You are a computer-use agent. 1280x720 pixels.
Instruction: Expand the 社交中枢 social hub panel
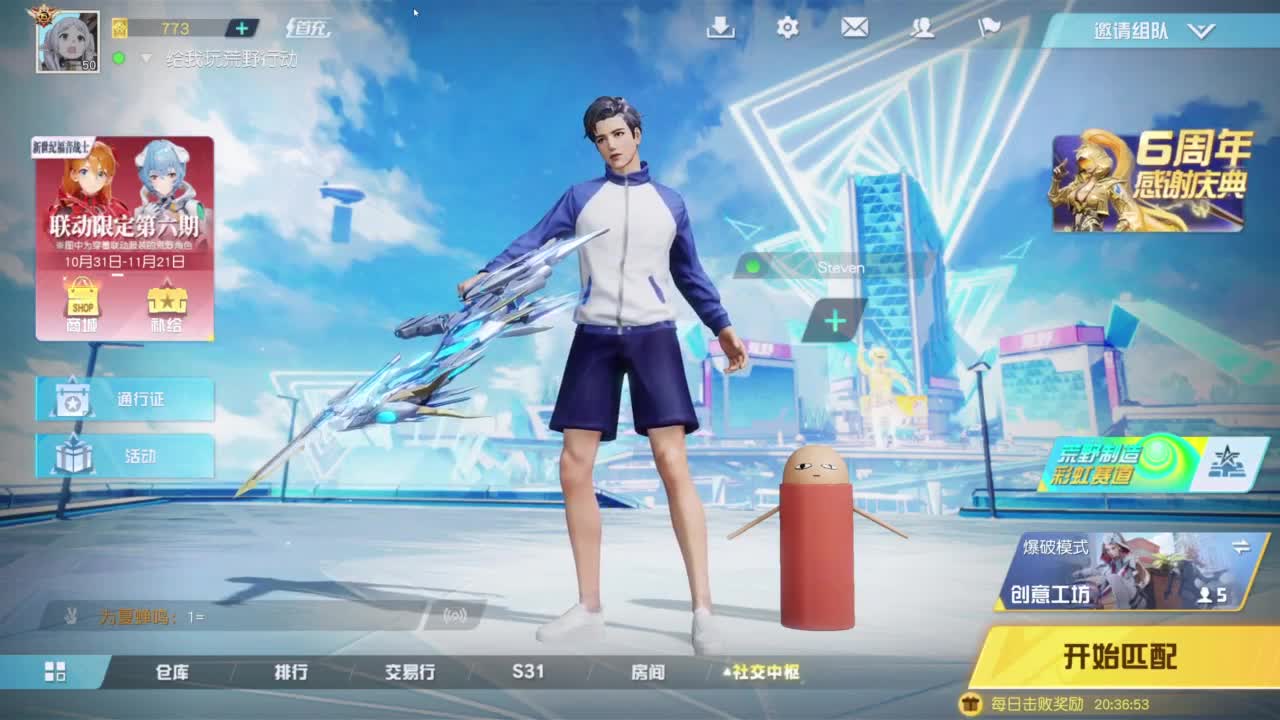[766, 673]
